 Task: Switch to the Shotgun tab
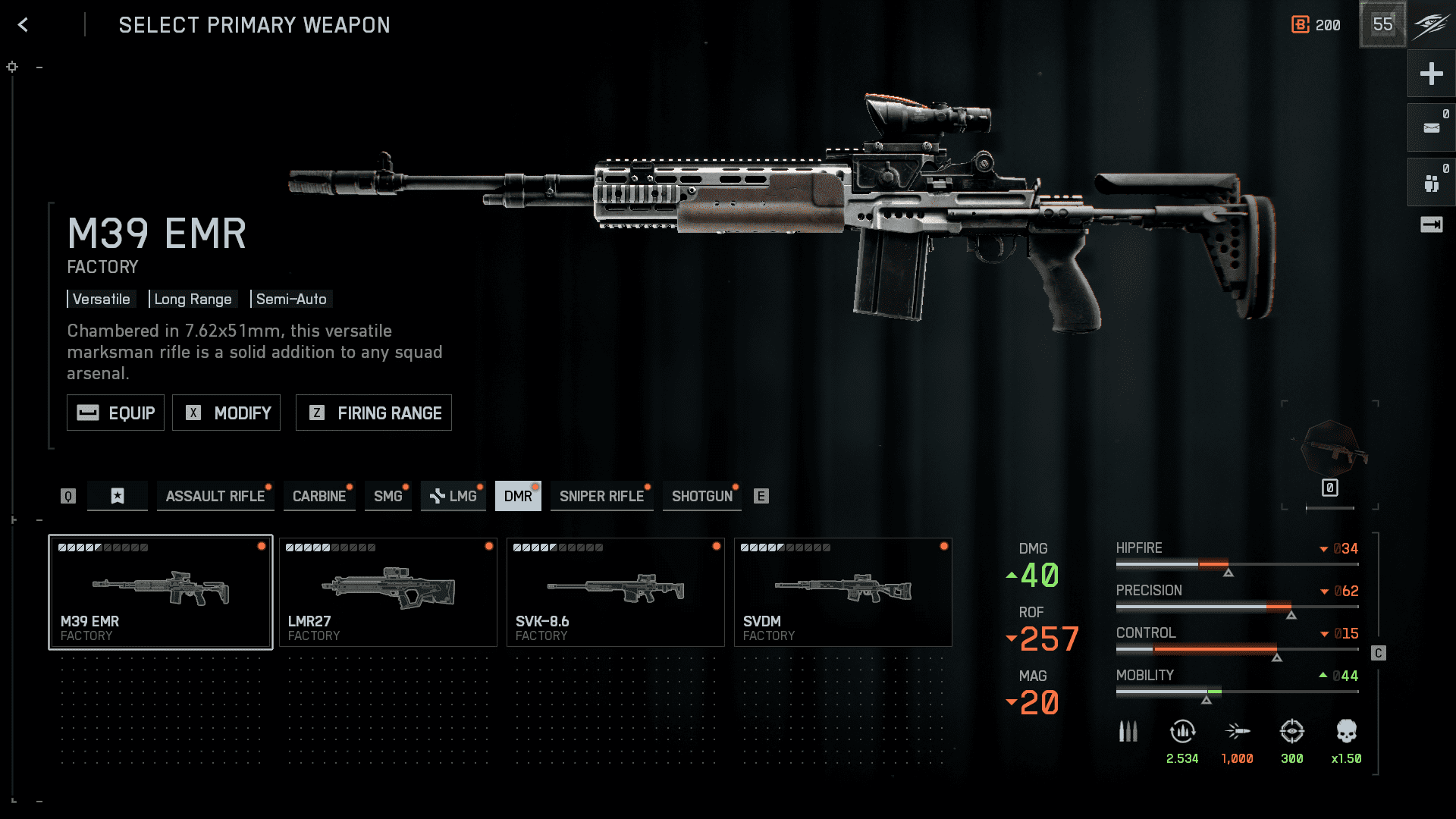tap(701, 496)
